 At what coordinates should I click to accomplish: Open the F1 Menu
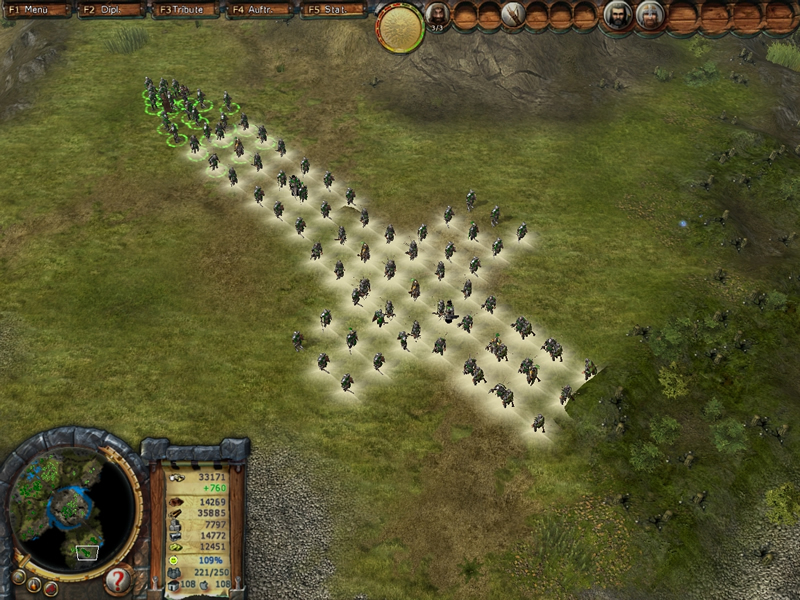tap(36, 9)
